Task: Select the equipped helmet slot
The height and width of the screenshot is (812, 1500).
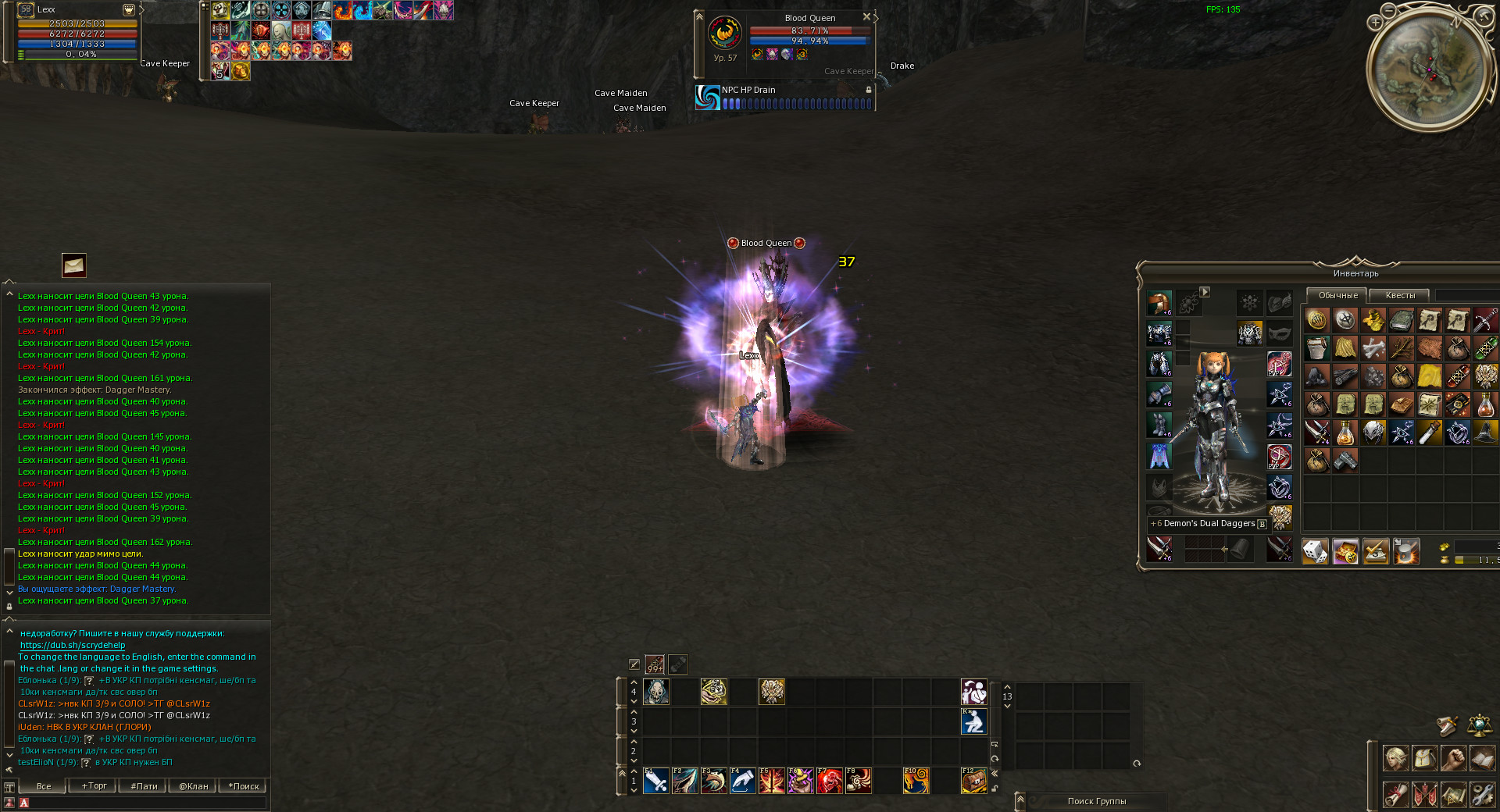Action: 1159,303
